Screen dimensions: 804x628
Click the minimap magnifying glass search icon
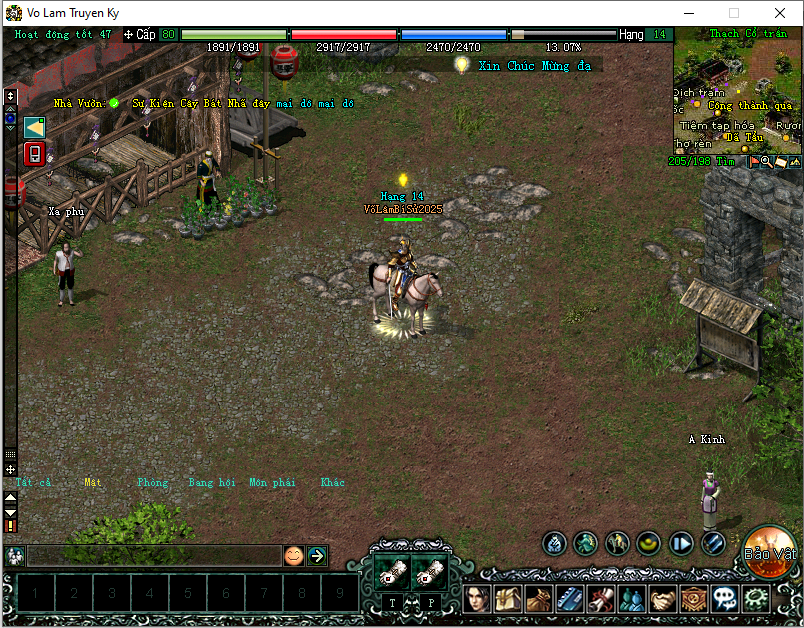pyautogui.click(x=766, y=161)
